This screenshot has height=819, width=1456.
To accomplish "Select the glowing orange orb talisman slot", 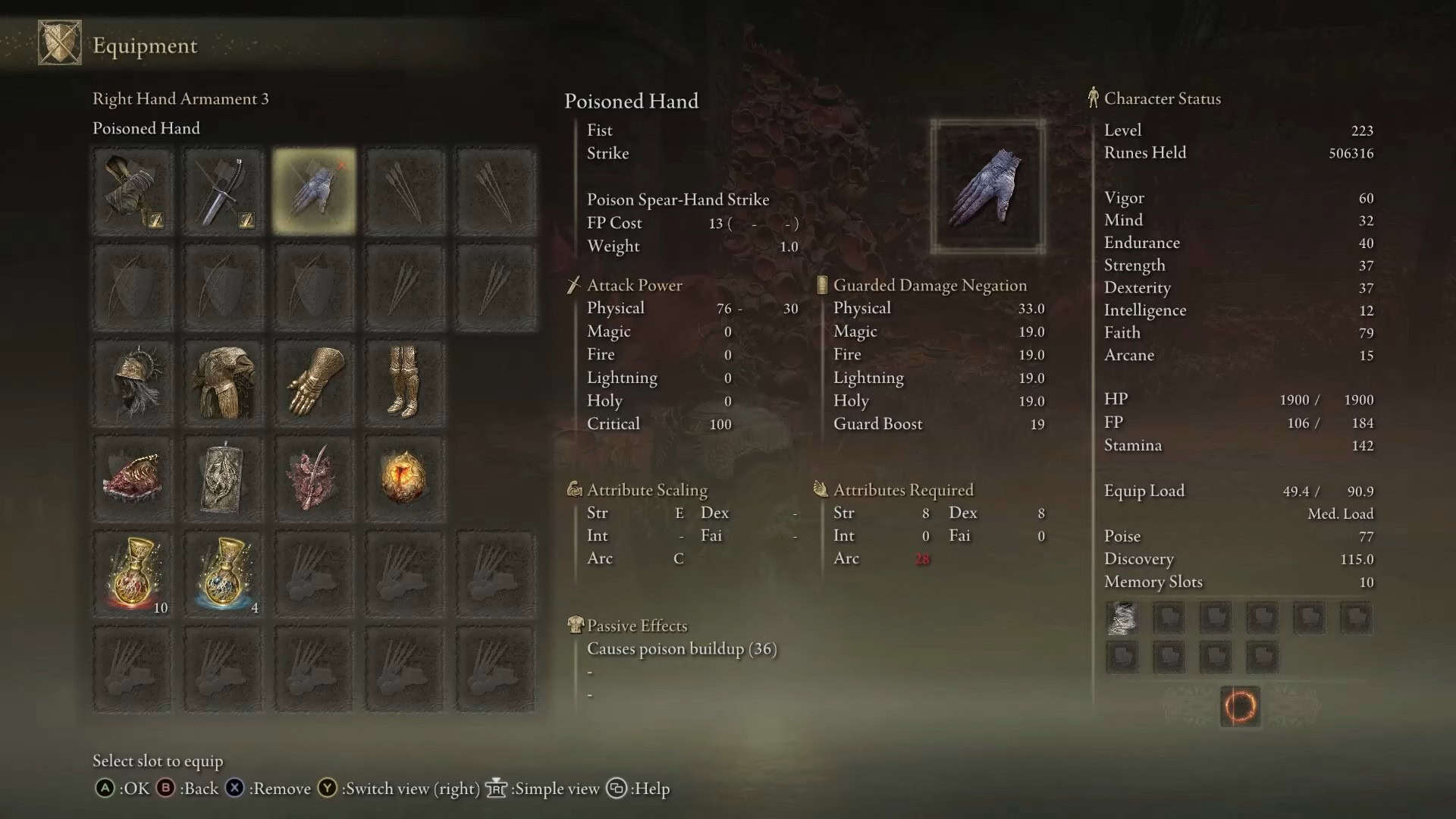I will 404,478.
